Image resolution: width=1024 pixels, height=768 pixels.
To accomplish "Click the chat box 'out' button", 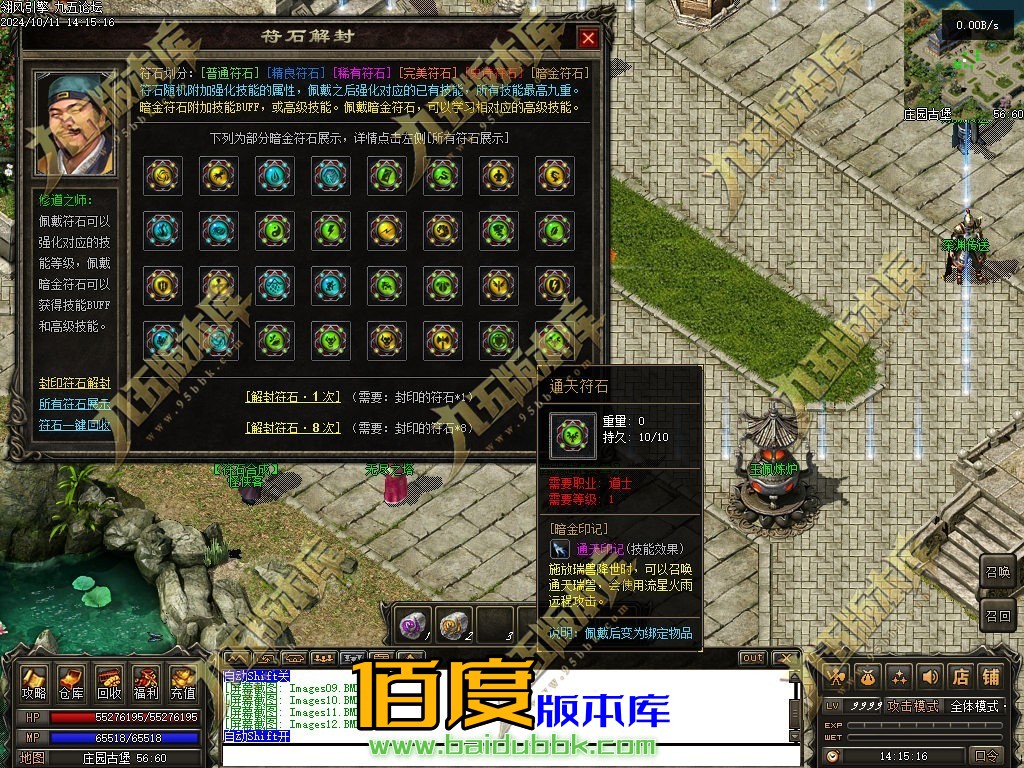I will (752, 658).
